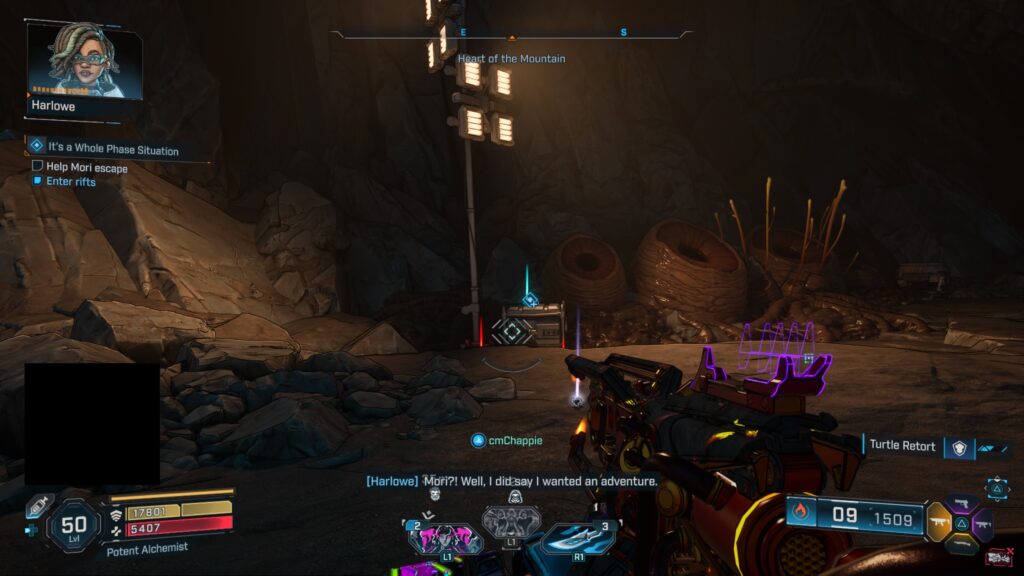Open the level 50 badge
Screen dimensions: 1024x576
pyautogui.click(x=74, y=525)
